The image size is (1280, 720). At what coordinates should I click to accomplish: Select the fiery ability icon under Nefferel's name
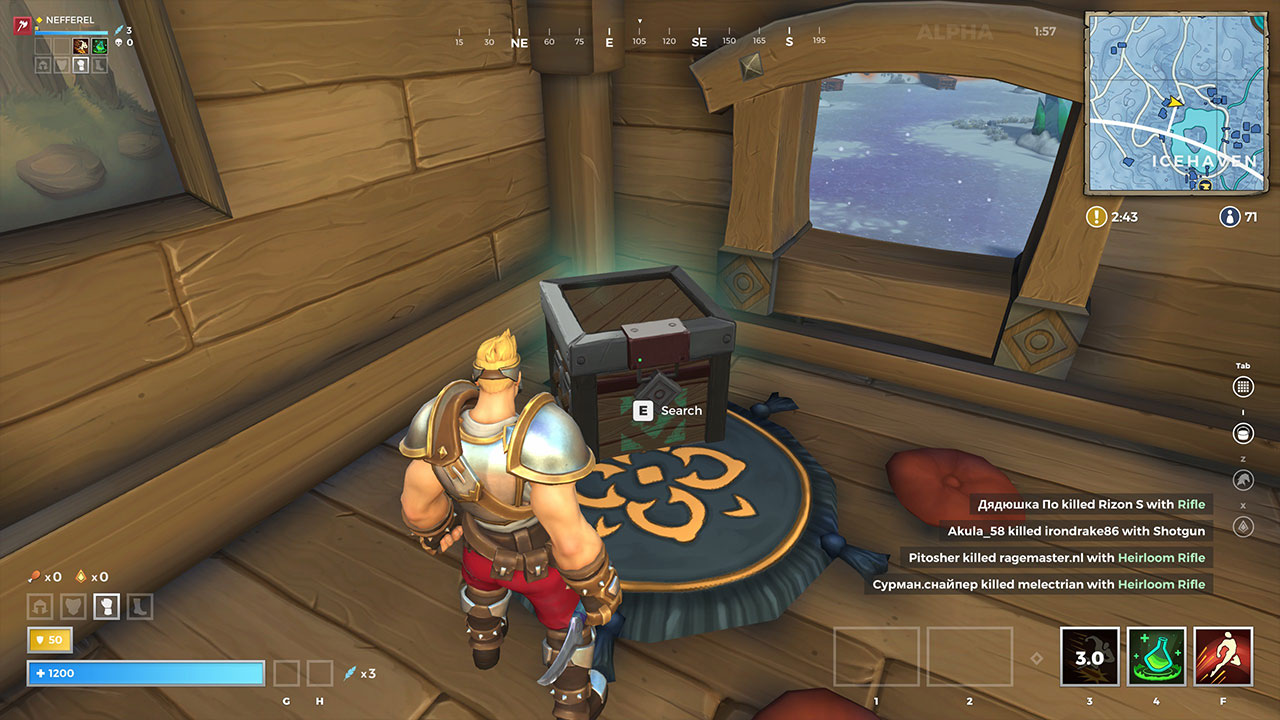click(81, 46)
